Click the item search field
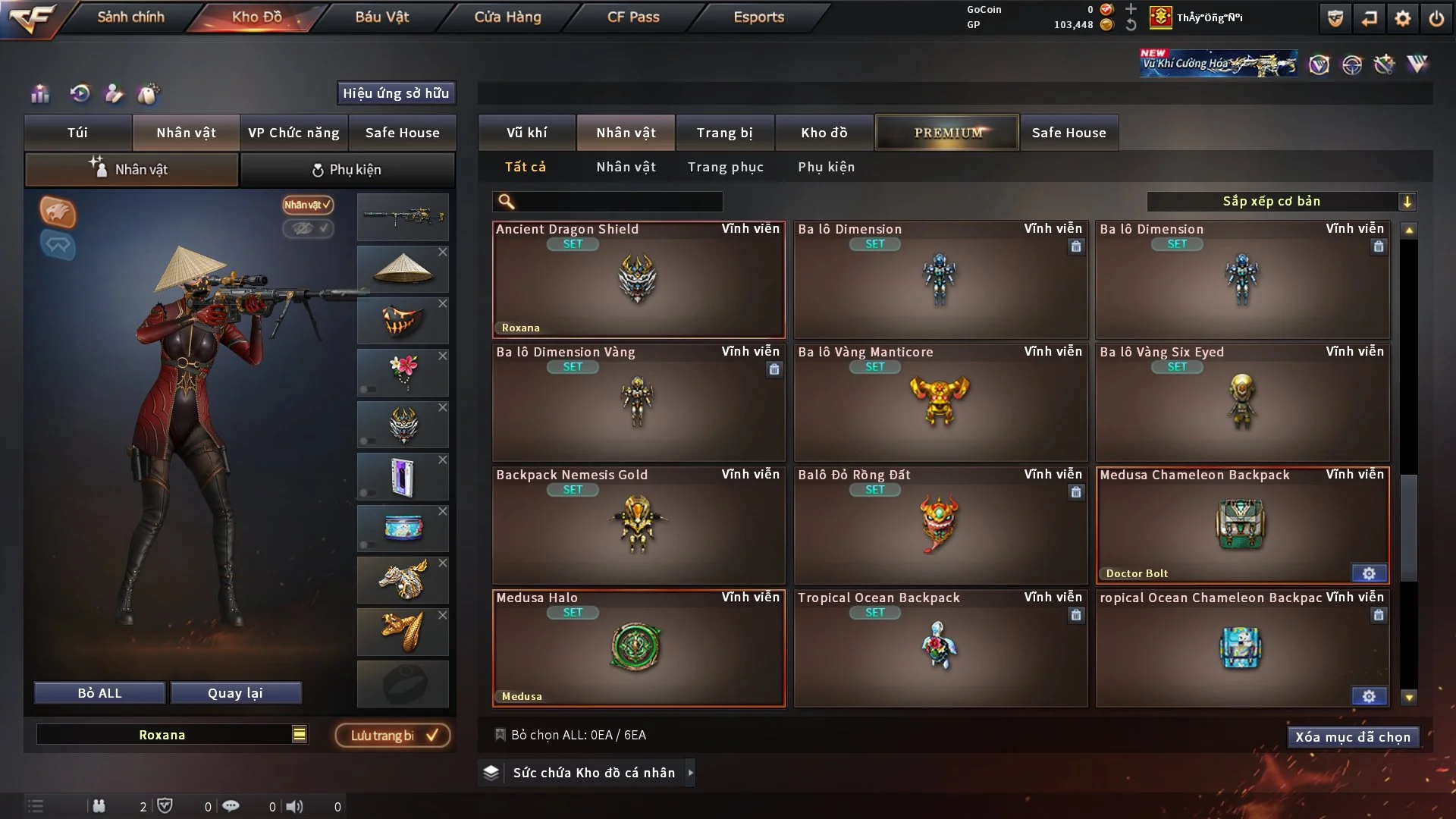1456x819 pixels. pos(618,202)
